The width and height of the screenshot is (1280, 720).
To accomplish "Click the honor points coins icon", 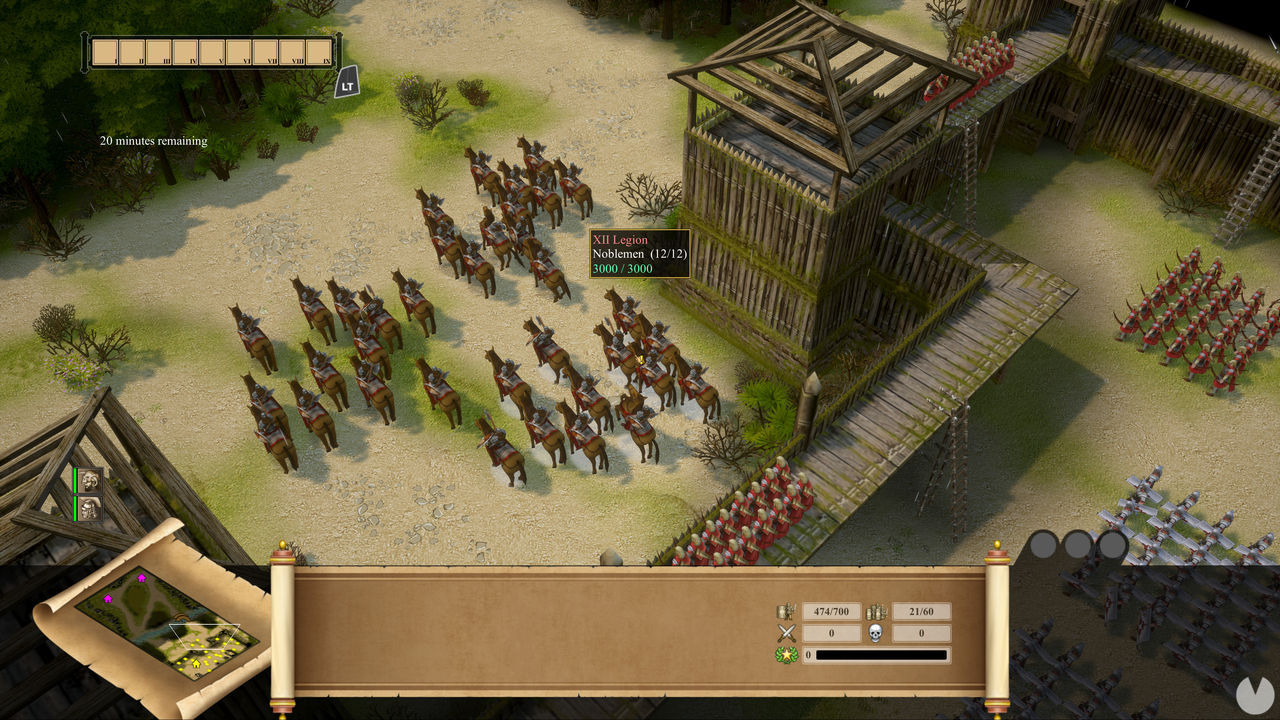I will [877, 612].
